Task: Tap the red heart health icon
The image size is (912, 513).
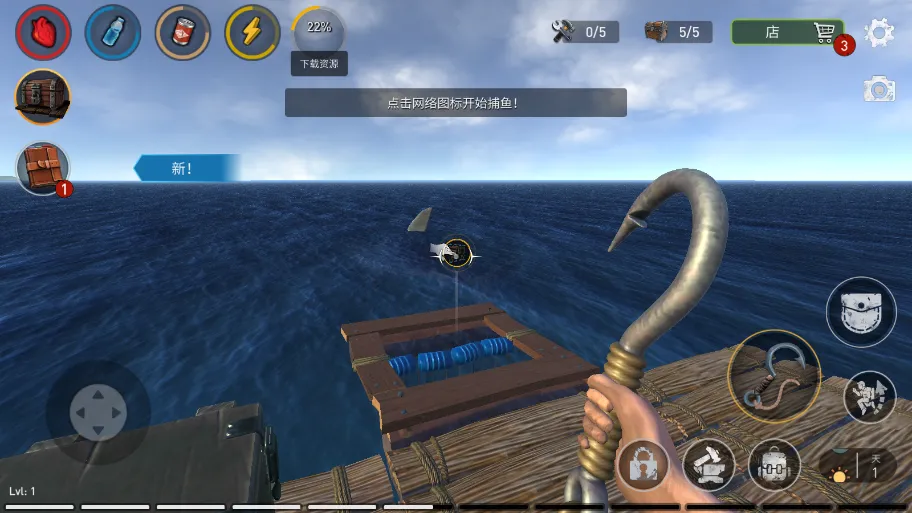Action: 43,33
